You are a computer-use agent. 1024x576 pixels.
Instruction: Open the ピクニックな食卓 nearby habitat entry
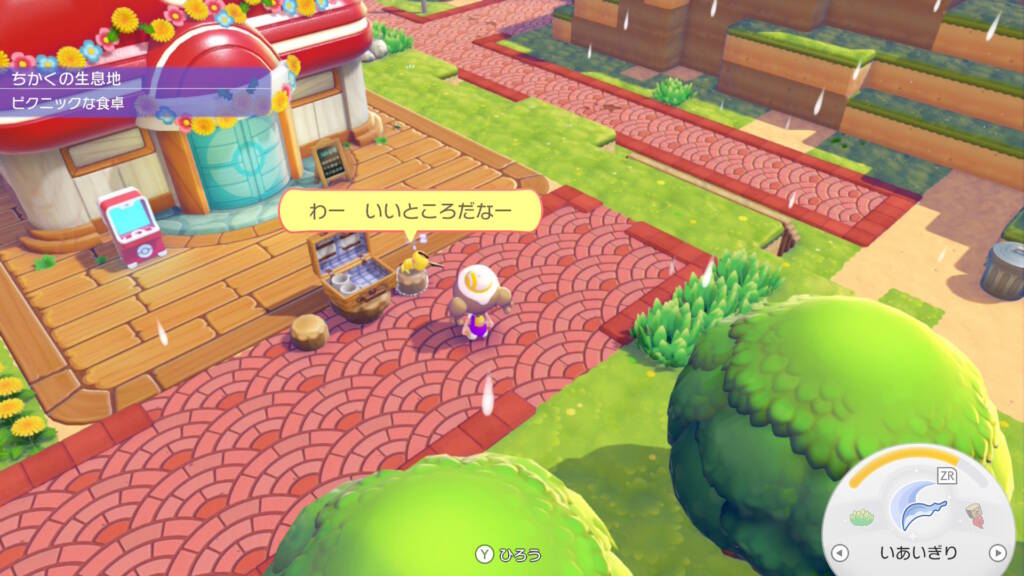(x=70, y=102)
